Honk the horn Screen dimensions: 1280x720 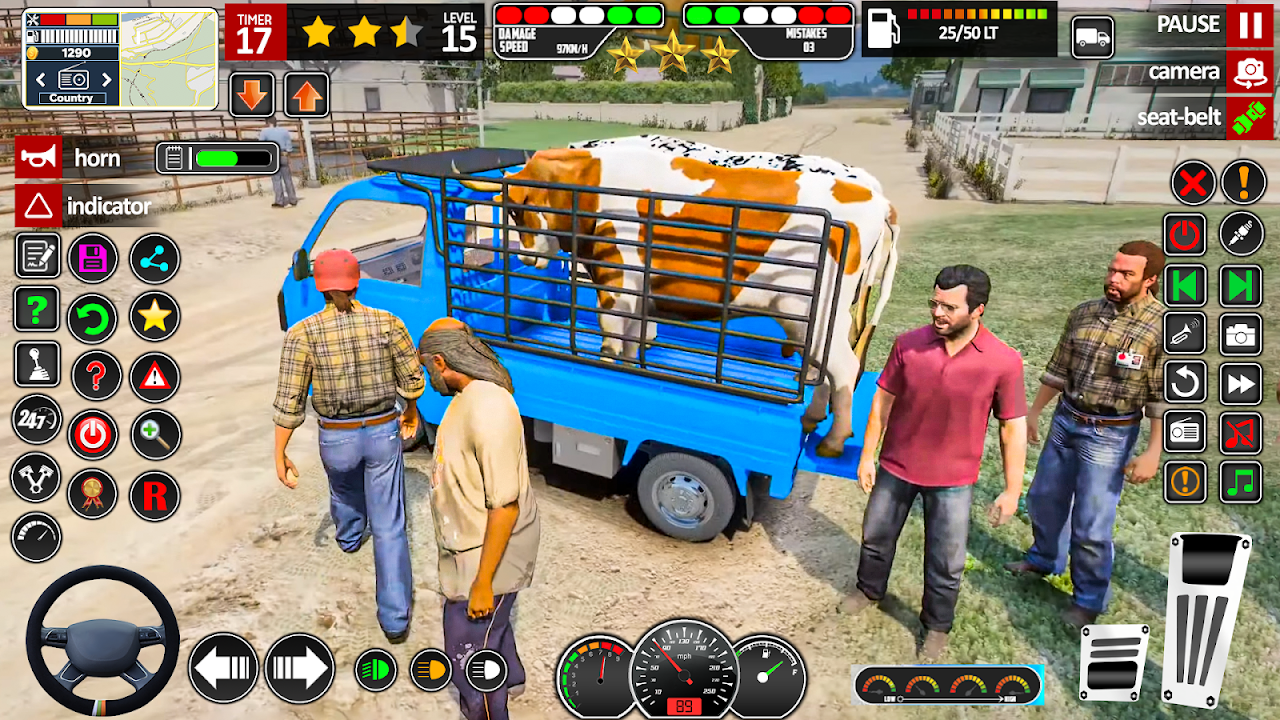point(38,158)
